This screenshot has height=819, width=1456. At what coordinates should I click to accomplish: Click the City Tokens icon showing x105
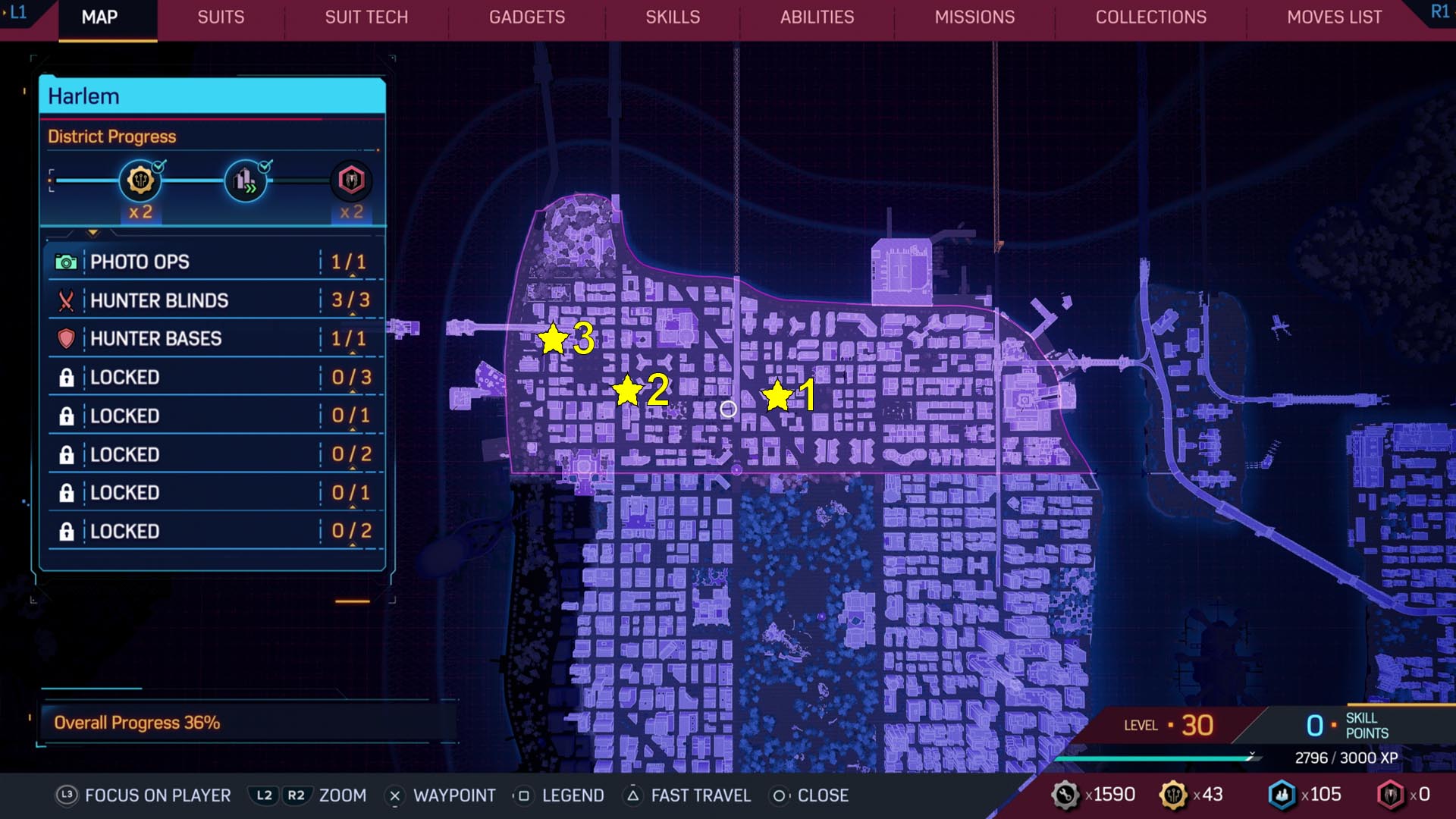(1282, 795)
